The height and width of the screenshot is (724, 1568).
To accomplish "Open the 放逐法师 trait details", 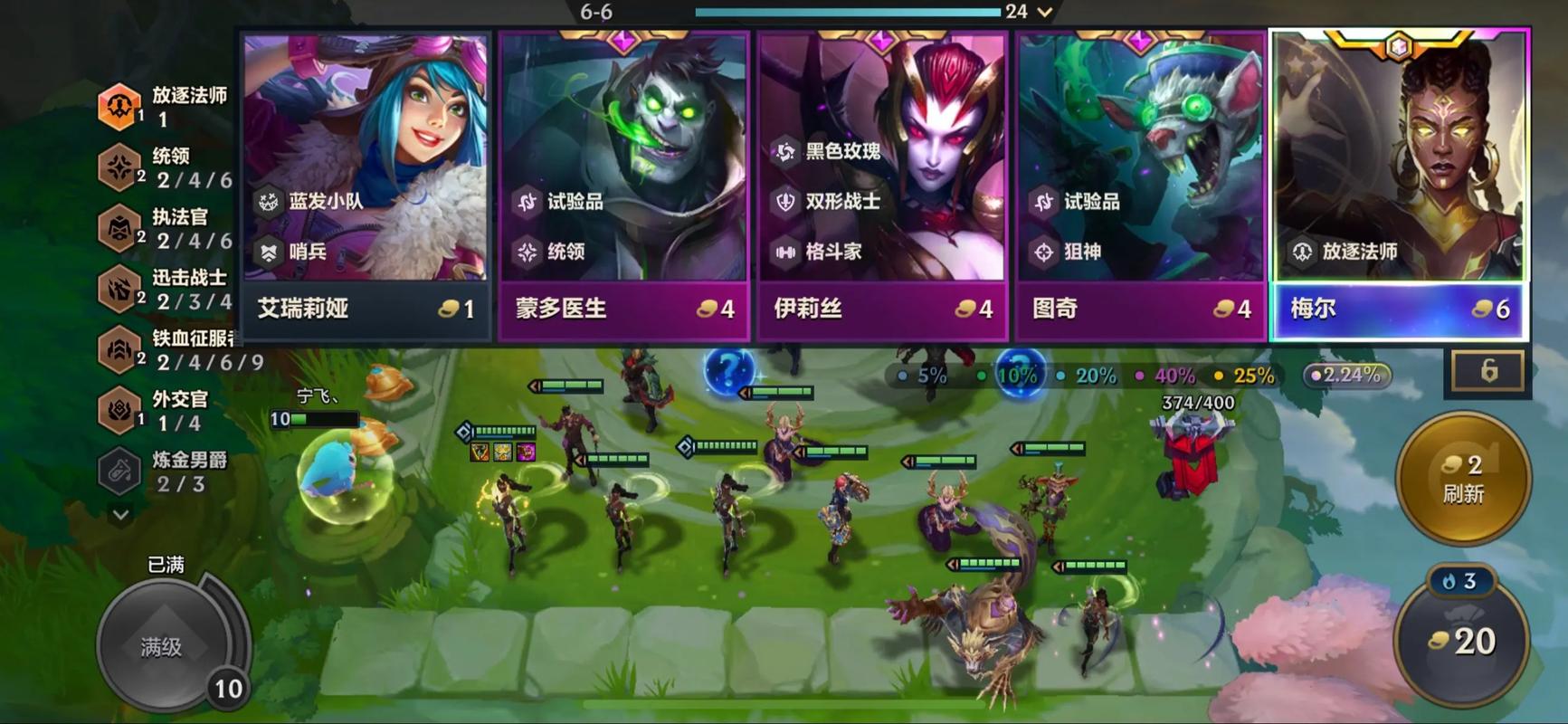I will (x=163, y=106).
